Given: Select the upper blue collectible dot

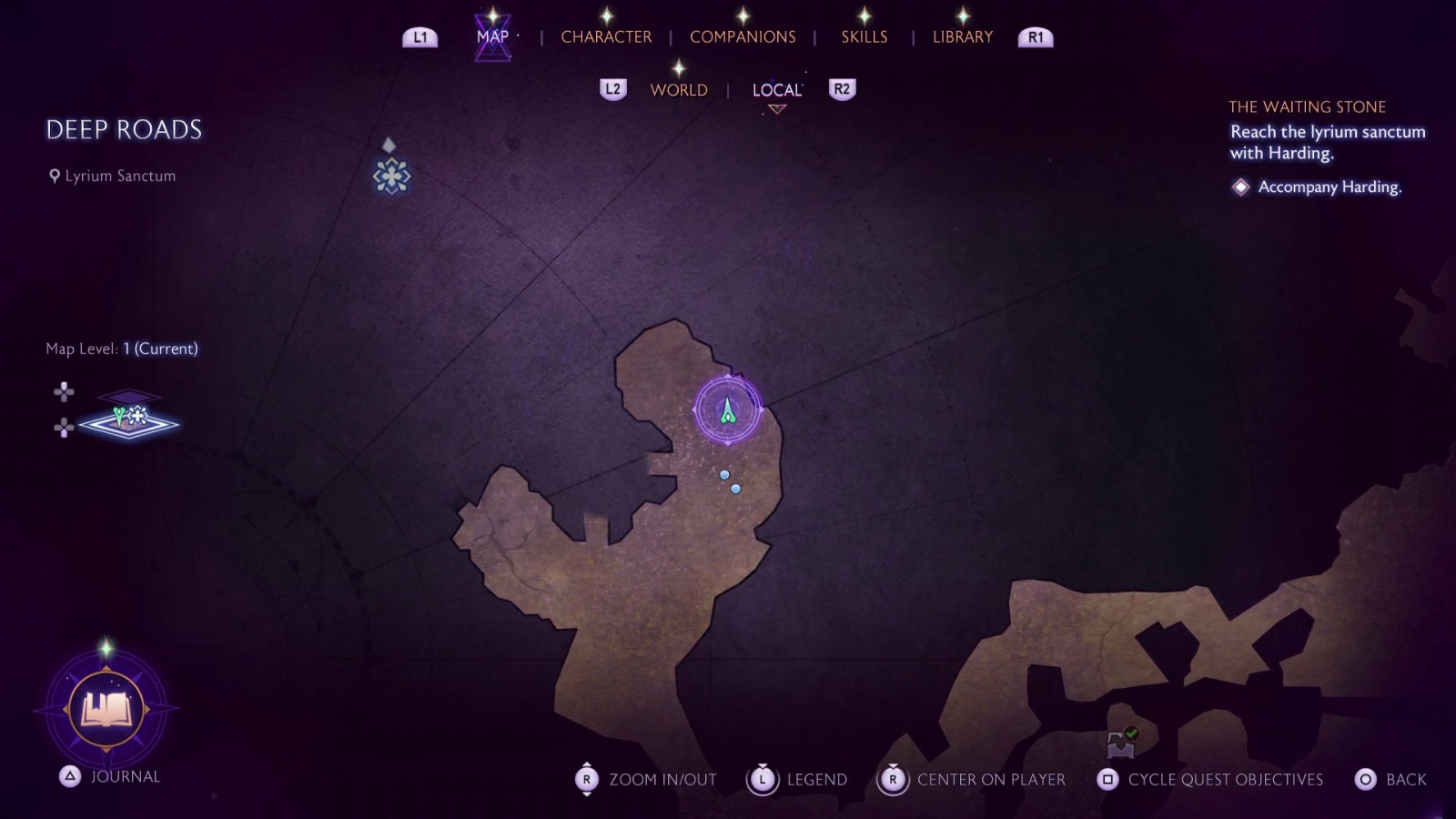Looking at the screenshot, I should (723, 472).
